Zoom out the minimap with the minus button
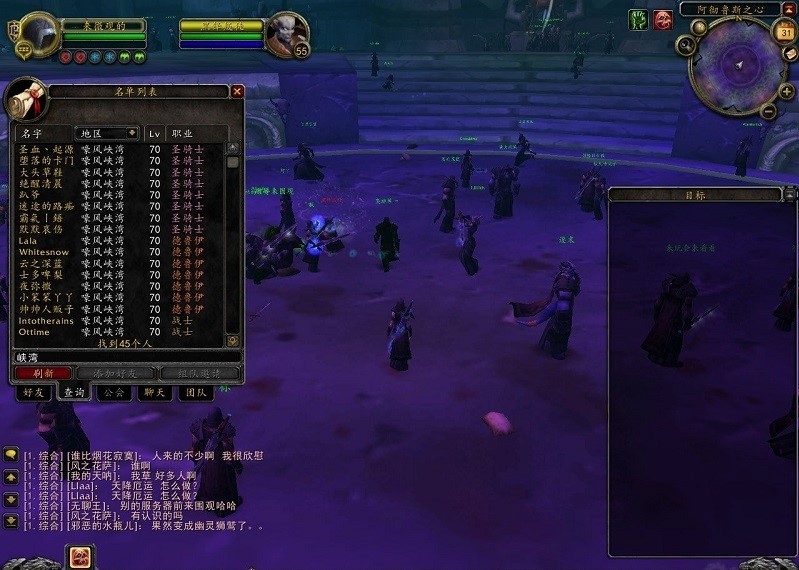Screen dimensions: 799x570 pos(767,110)
